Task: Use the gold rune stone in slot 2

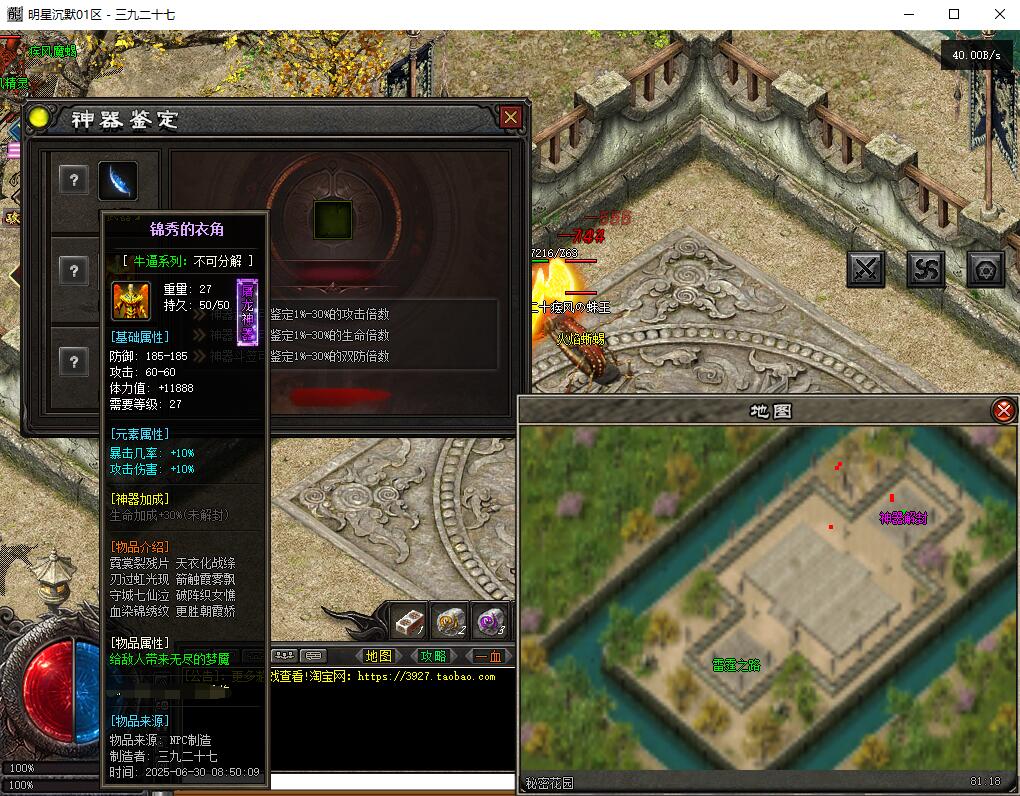Action: coord(448,621)
